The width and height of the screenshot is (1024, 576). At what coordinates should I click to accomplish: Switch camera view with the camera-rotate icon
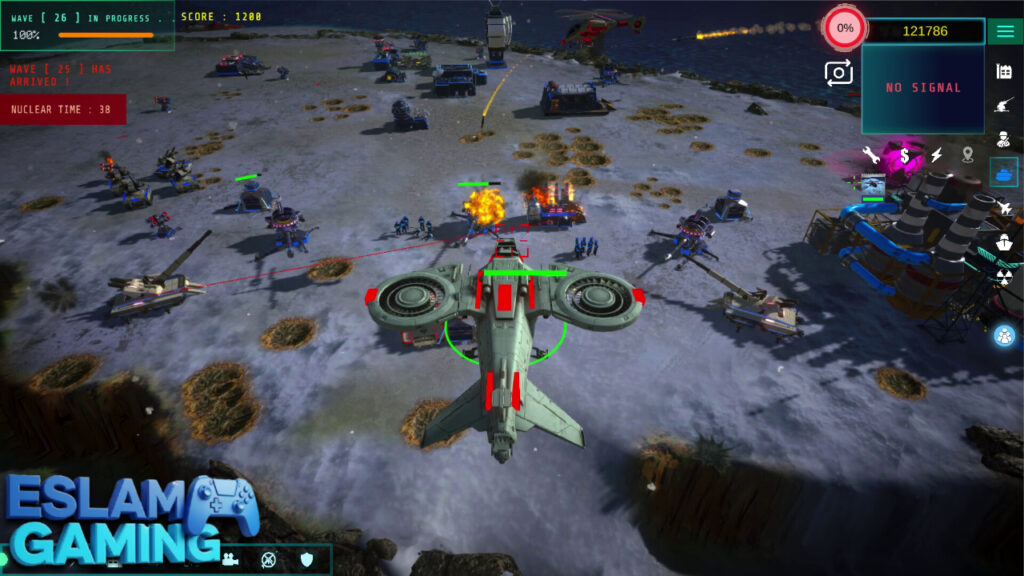click(838, 72)
